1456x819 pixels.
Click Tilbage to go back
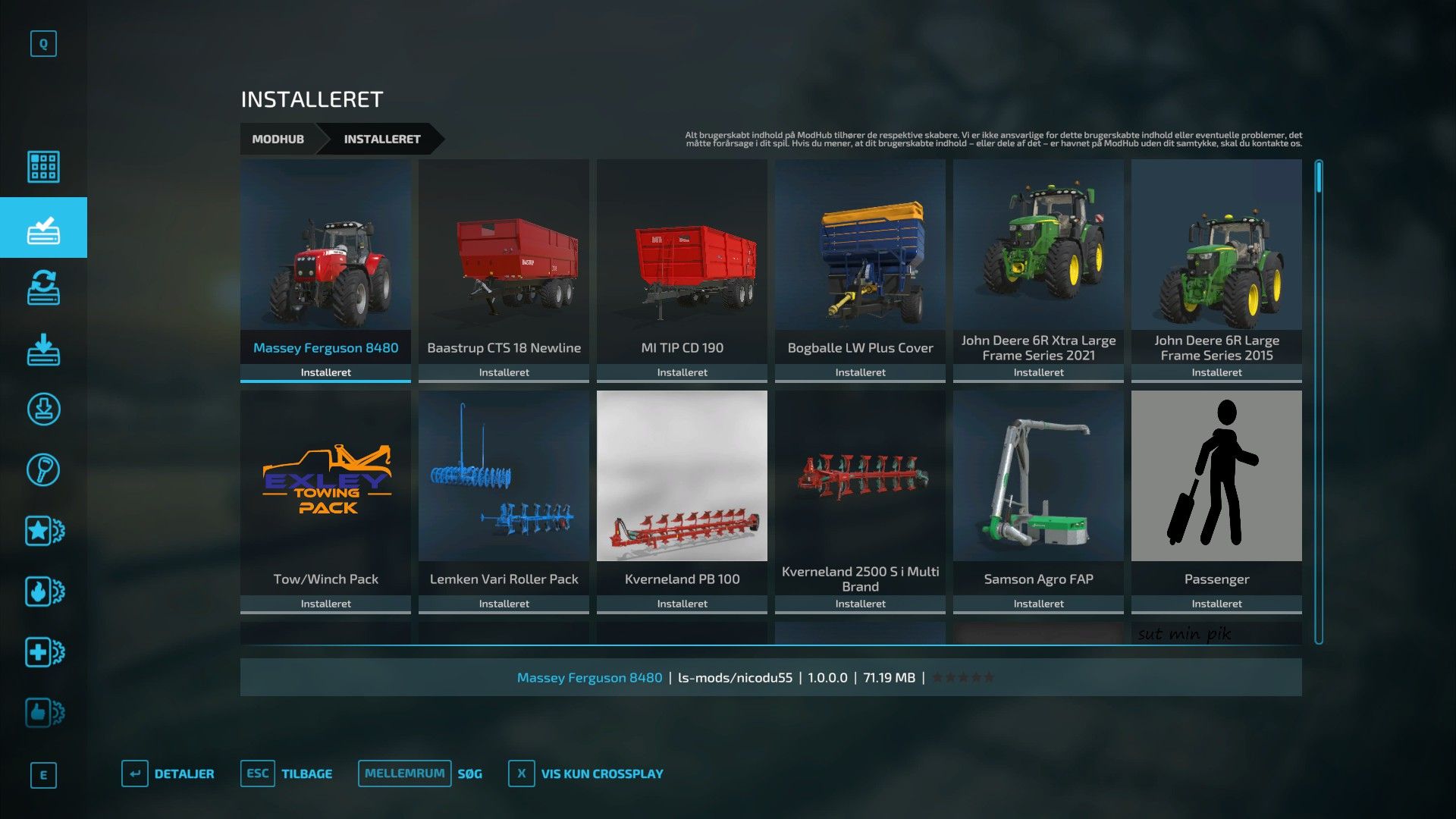click(x=287, y=773)
